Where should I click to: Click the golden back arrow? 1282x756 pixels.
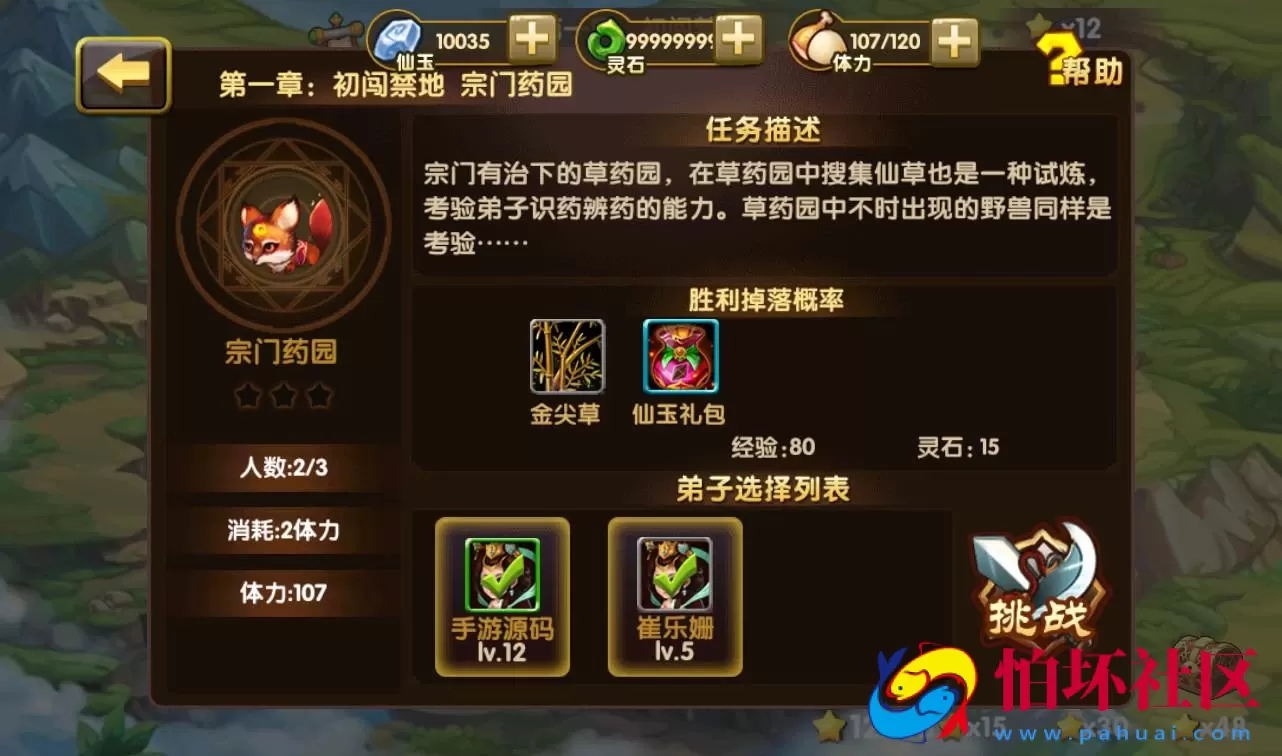pyautogui.click(x=122, y=72)
